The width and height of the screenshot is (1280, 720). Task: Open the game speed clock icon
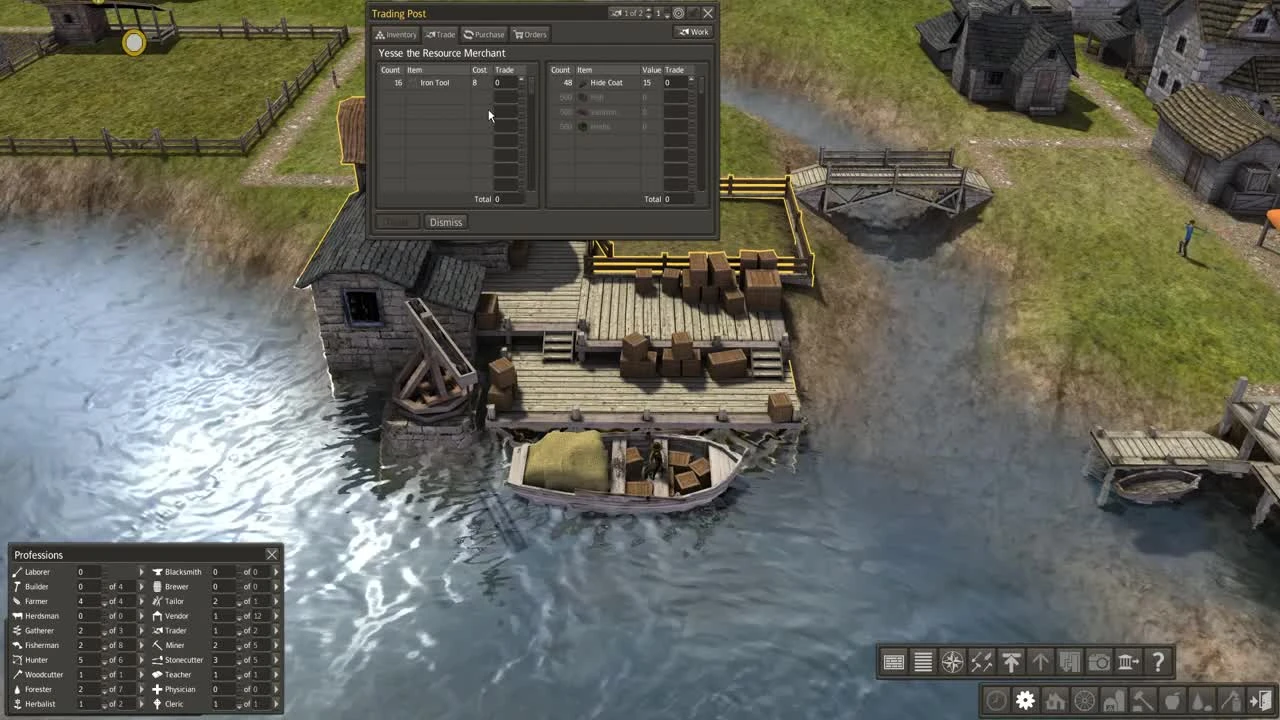(994, 701)
